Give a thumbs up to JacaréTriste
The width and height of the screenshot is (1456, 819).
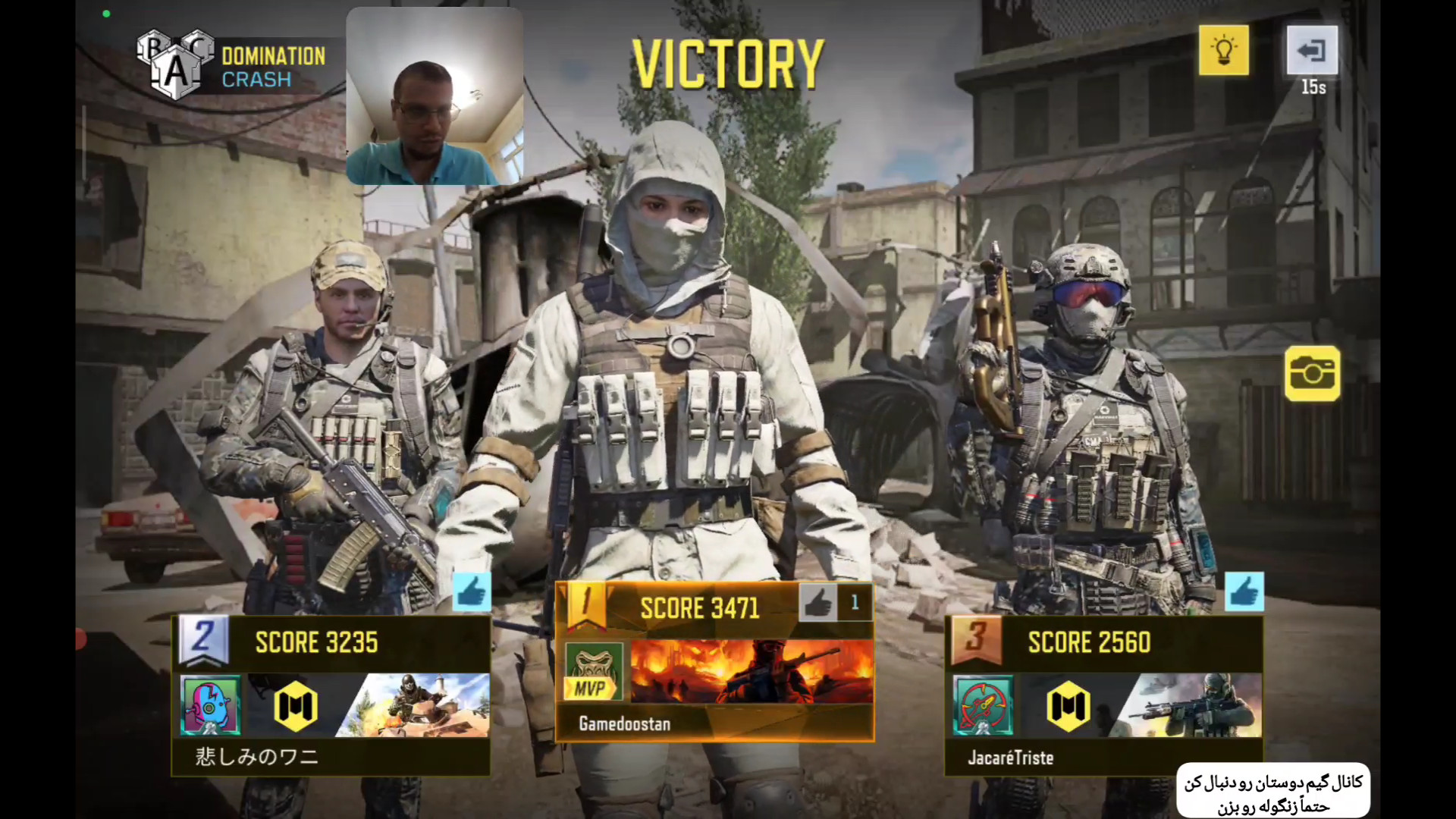[x=1244, y=591]
